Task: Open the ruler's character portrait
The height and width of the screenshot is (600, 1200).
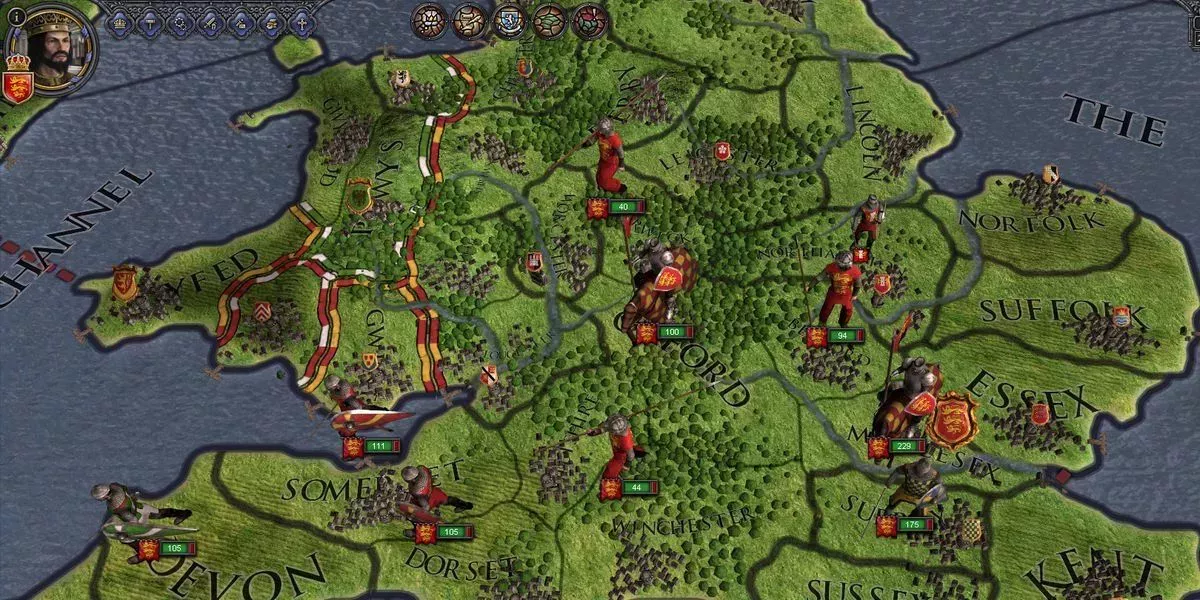Action: tap(52, 48)
